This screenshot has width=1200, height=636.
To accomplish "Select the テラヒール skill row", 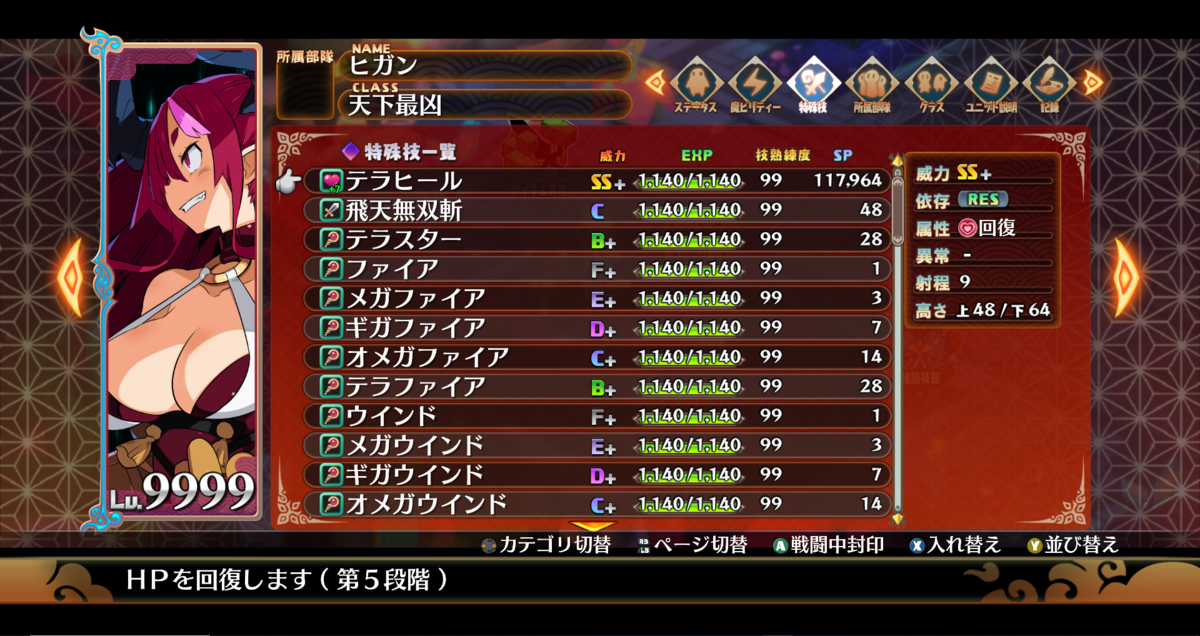I will coord(600,181).
